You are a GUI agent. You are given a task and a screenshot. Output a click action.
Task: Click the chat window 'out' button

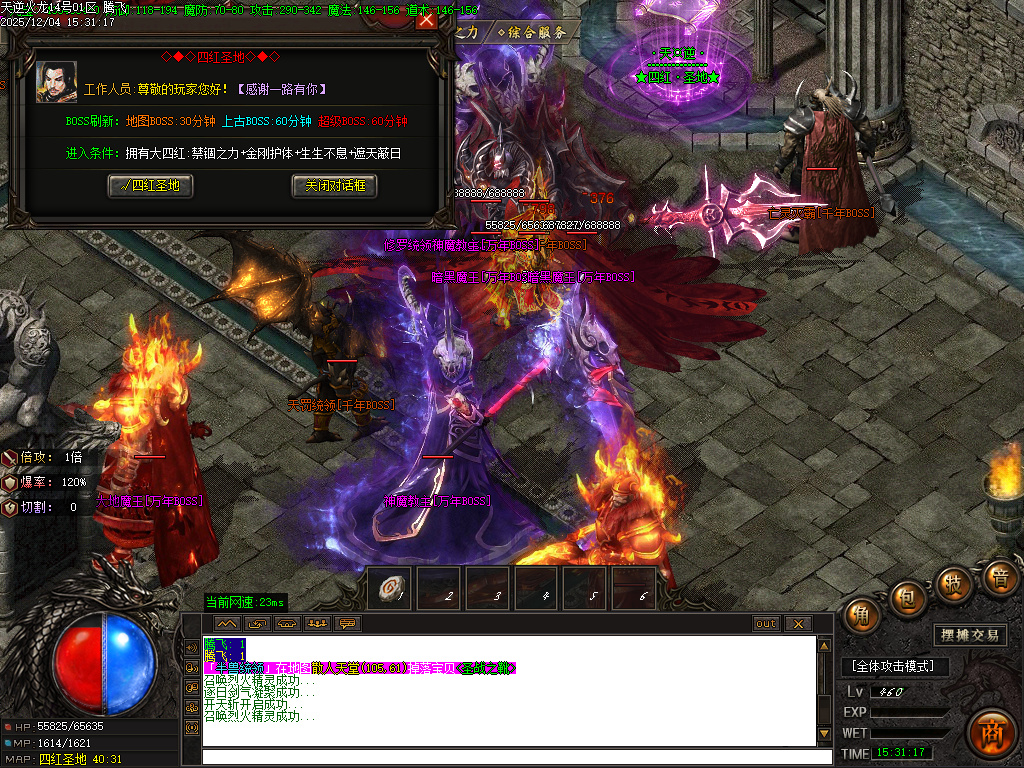pos(766,624)
